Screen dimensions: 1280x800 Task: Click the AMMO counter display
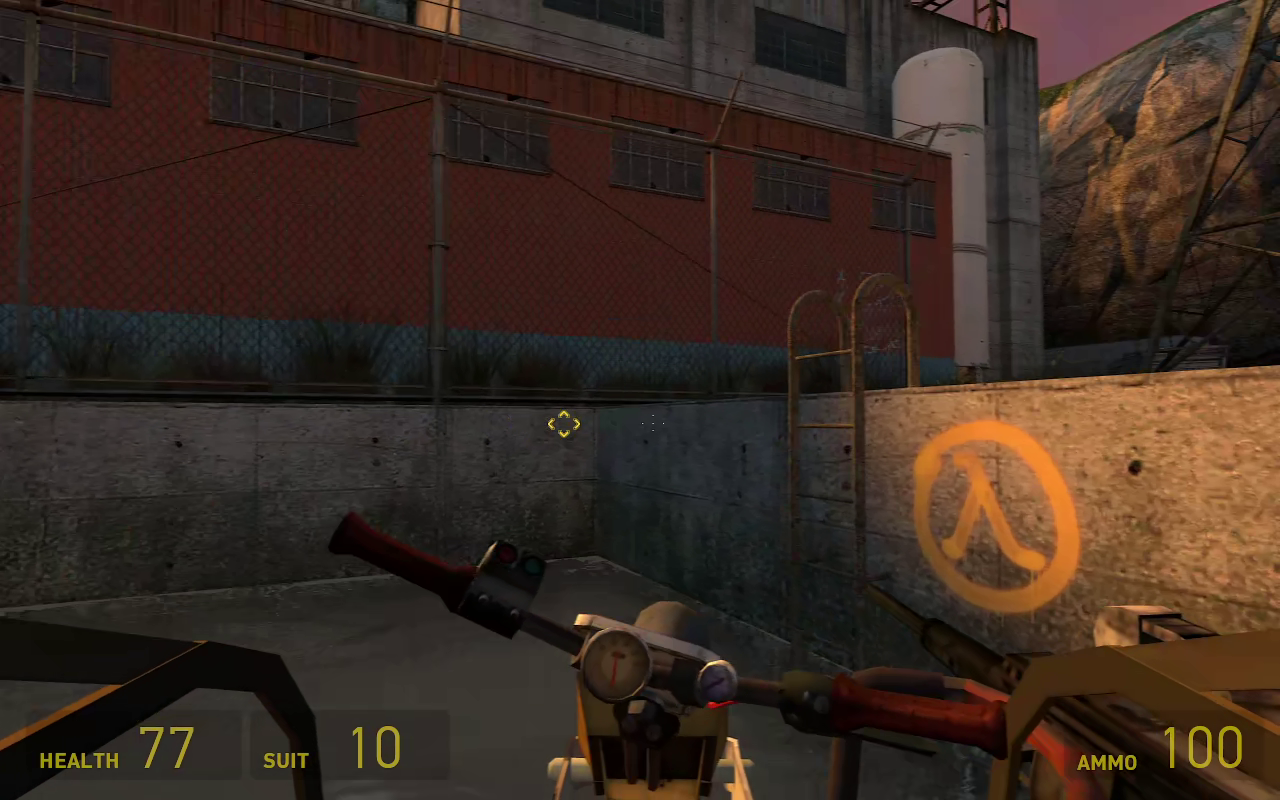(1160, 748)
